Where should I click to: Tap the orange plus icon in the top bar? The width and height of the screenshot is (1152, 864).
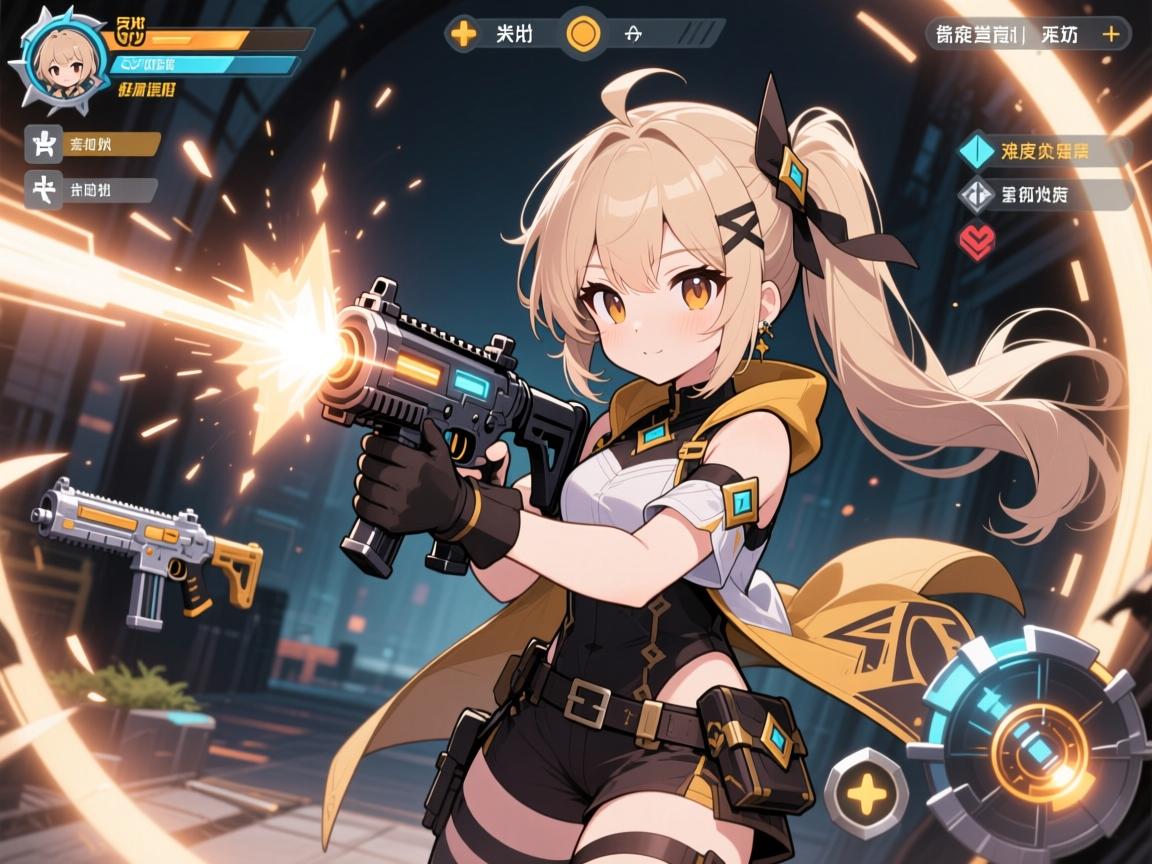463,32
